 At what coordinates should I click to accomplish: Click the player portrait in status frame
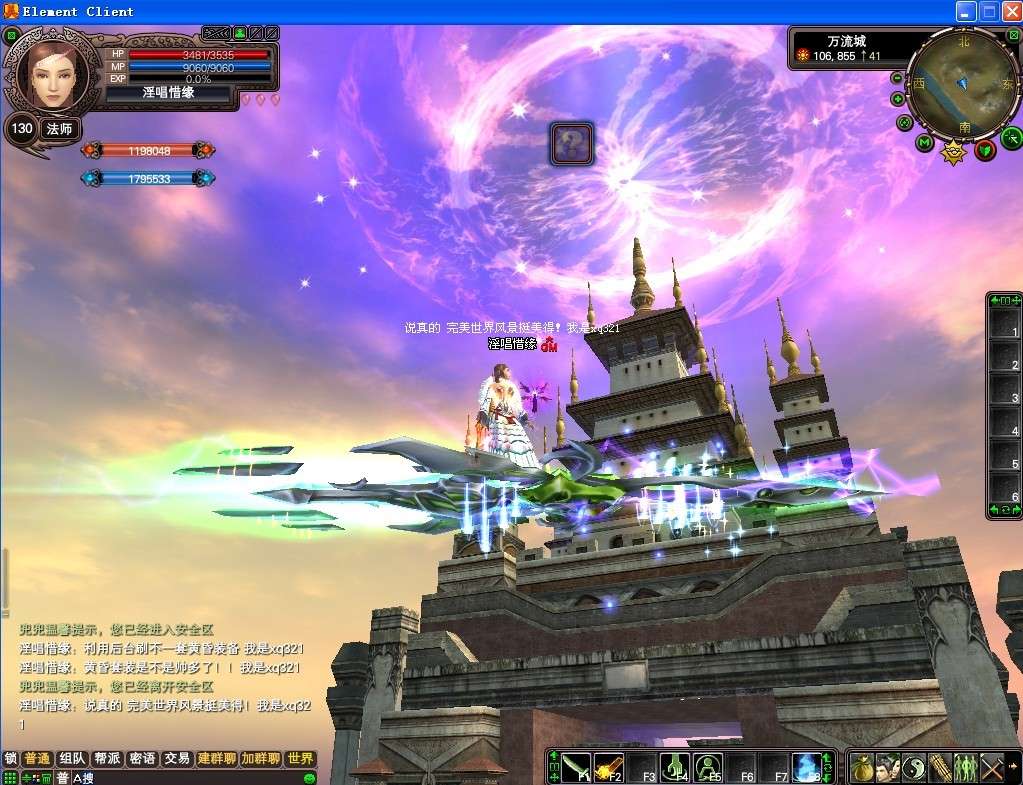pyautogui.click(x=46, y=75)
